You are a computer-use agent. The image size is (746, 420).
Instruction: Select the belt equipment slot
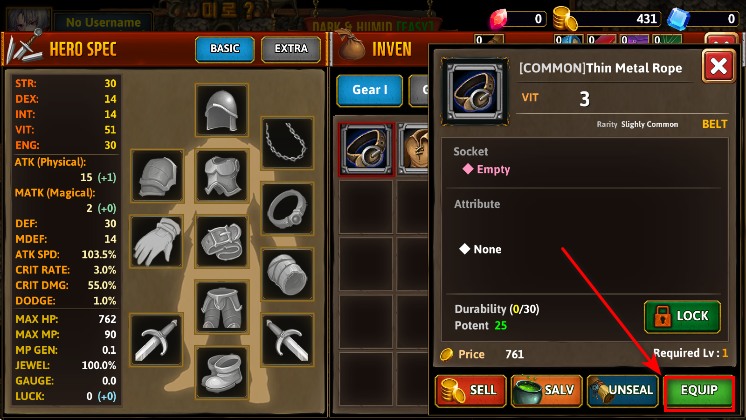221,242
